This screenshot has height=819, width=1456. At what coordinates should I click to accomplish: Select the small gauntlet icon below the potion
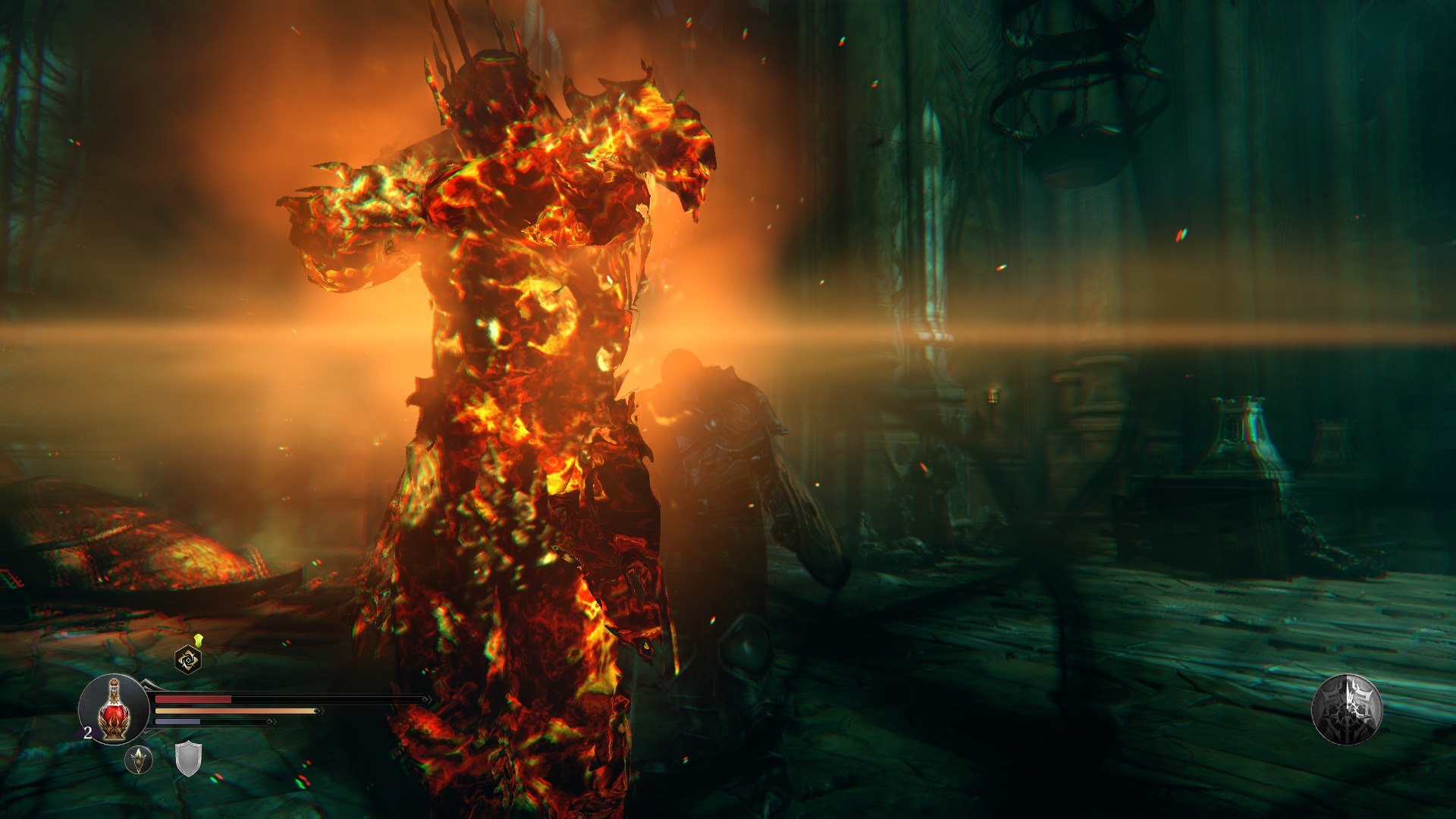(139, 759)
